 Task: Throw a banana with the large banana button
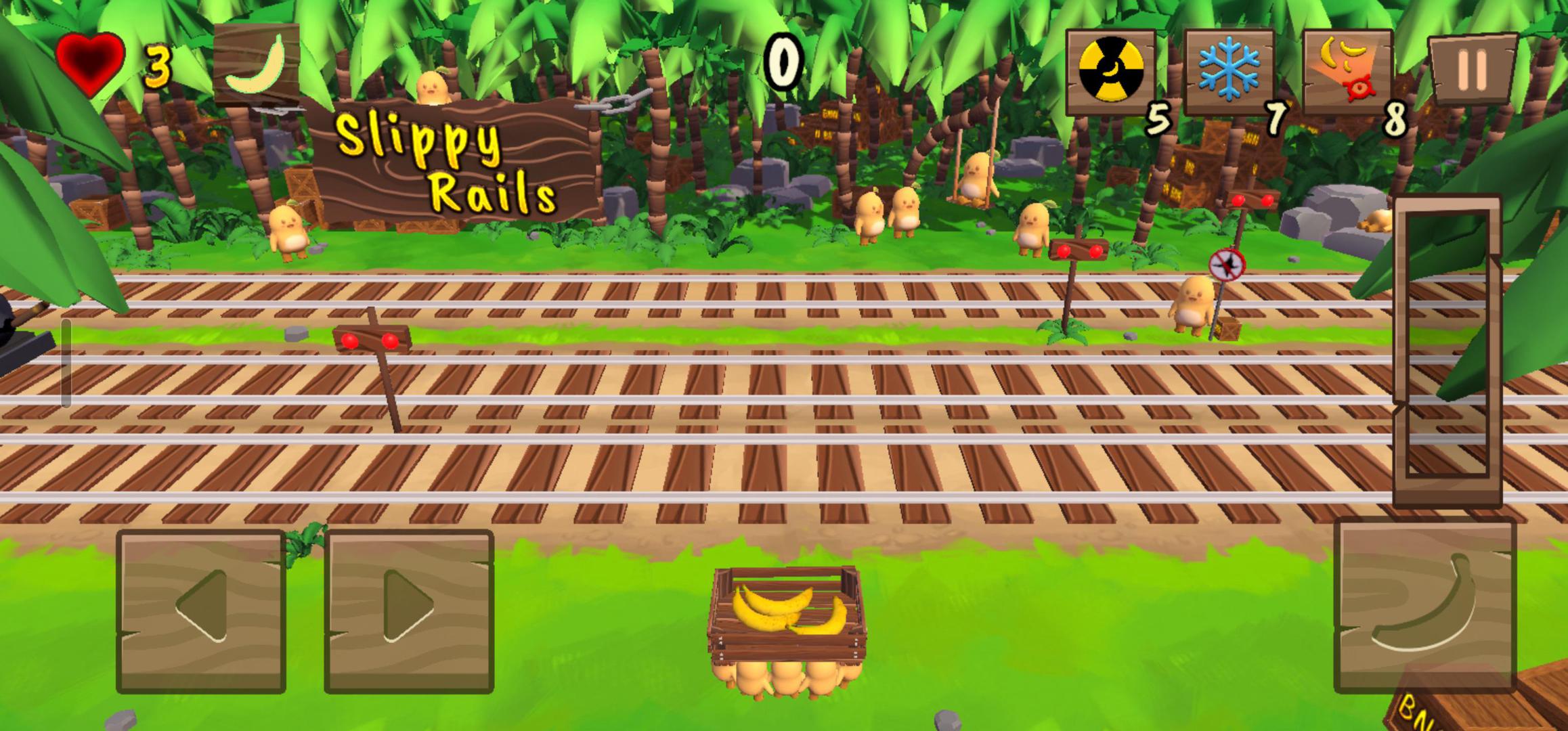point(1424,604)
